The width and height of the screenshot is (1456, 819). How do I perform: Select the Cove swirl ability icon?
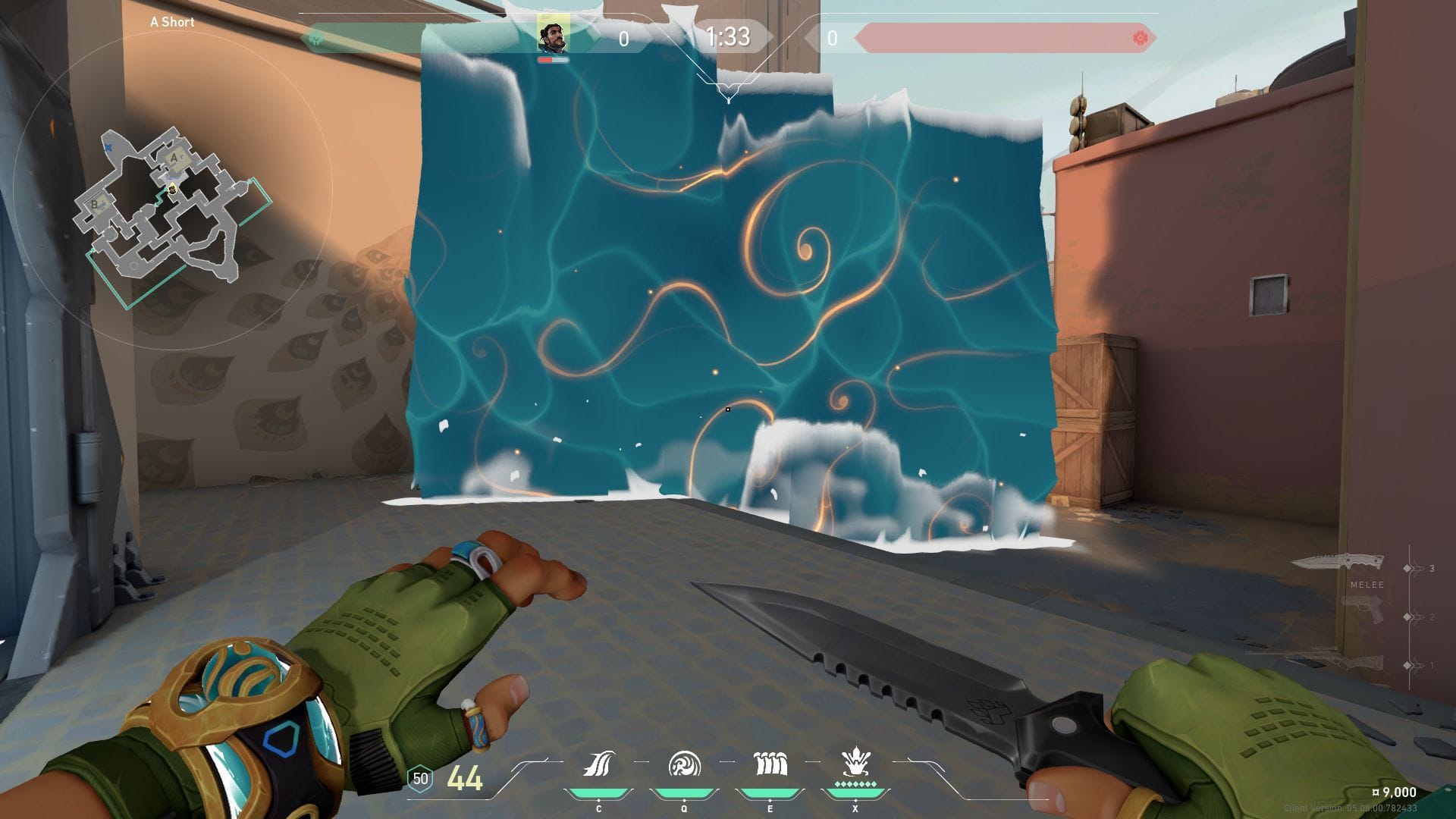pos(684,764)
